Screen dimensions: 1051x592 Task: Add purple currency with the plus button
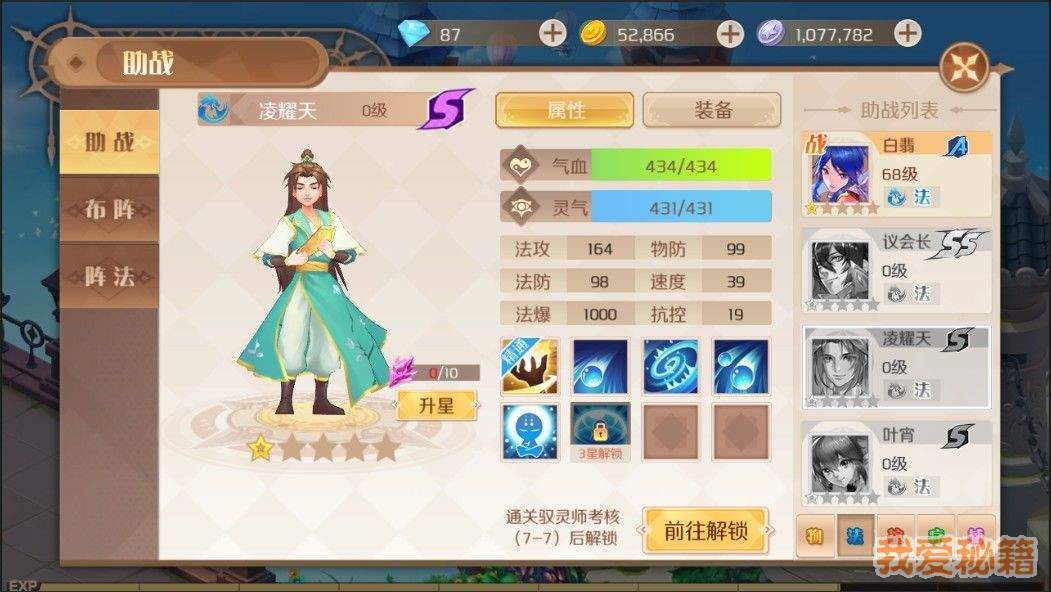point(907,33)
